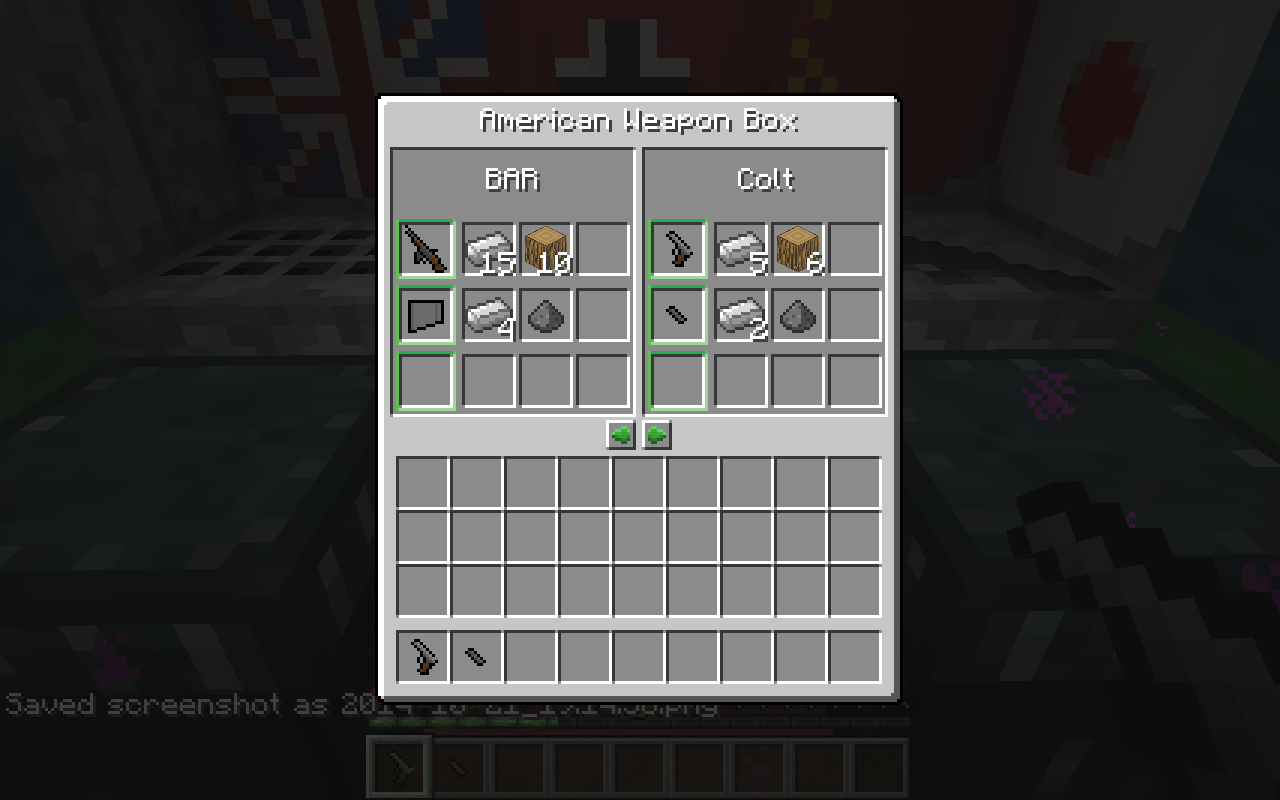Select the BAR rifle in its recipe slot
This screenshot has height=800, width=1280.
pos(424,249)
